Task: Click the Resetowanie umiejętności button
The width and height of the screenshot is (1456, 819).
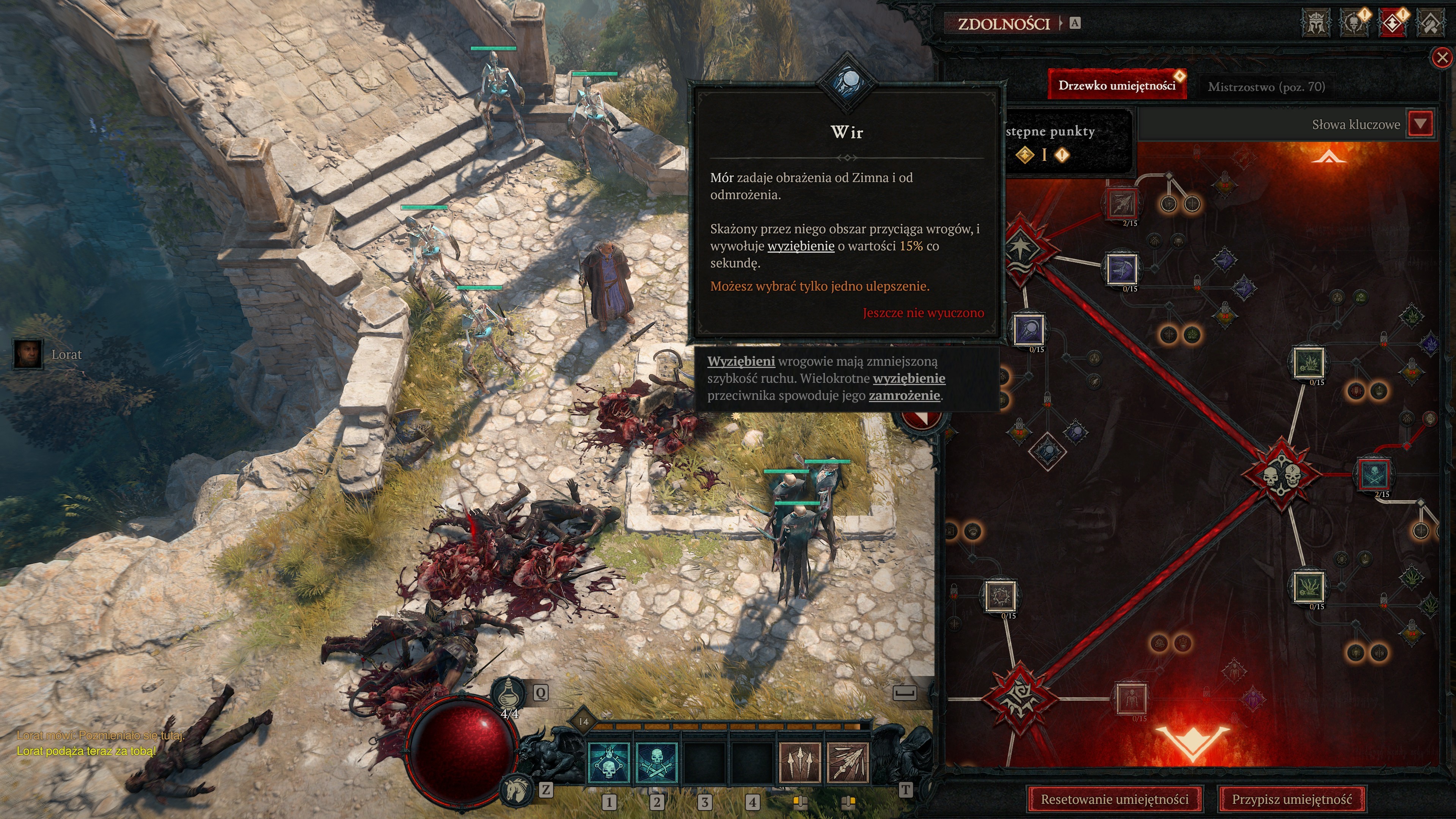Action: pyautogui.click(x=1114, y=799)
